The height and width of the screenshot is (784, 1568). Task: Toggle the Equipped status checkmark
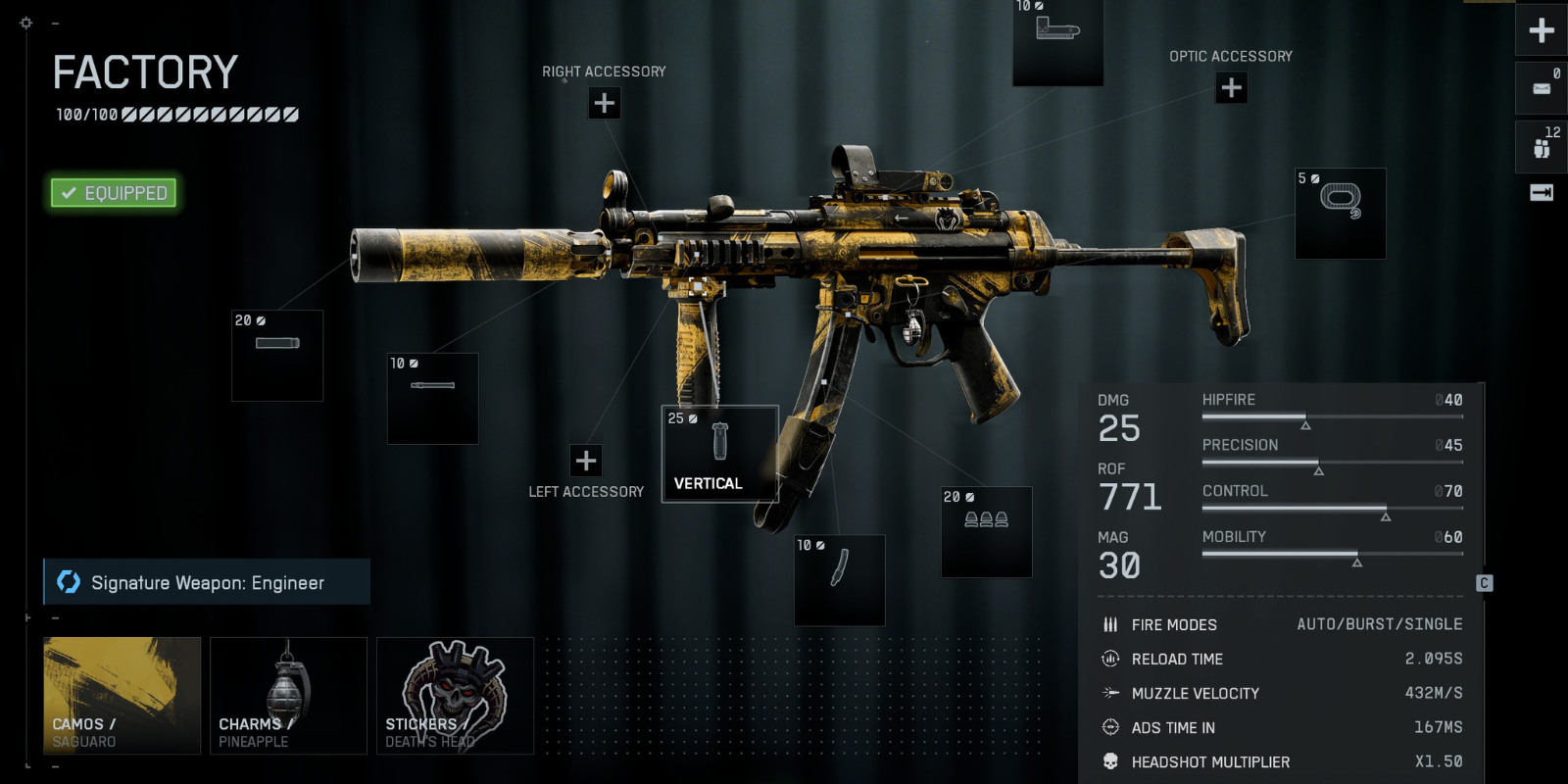[112, 192]
